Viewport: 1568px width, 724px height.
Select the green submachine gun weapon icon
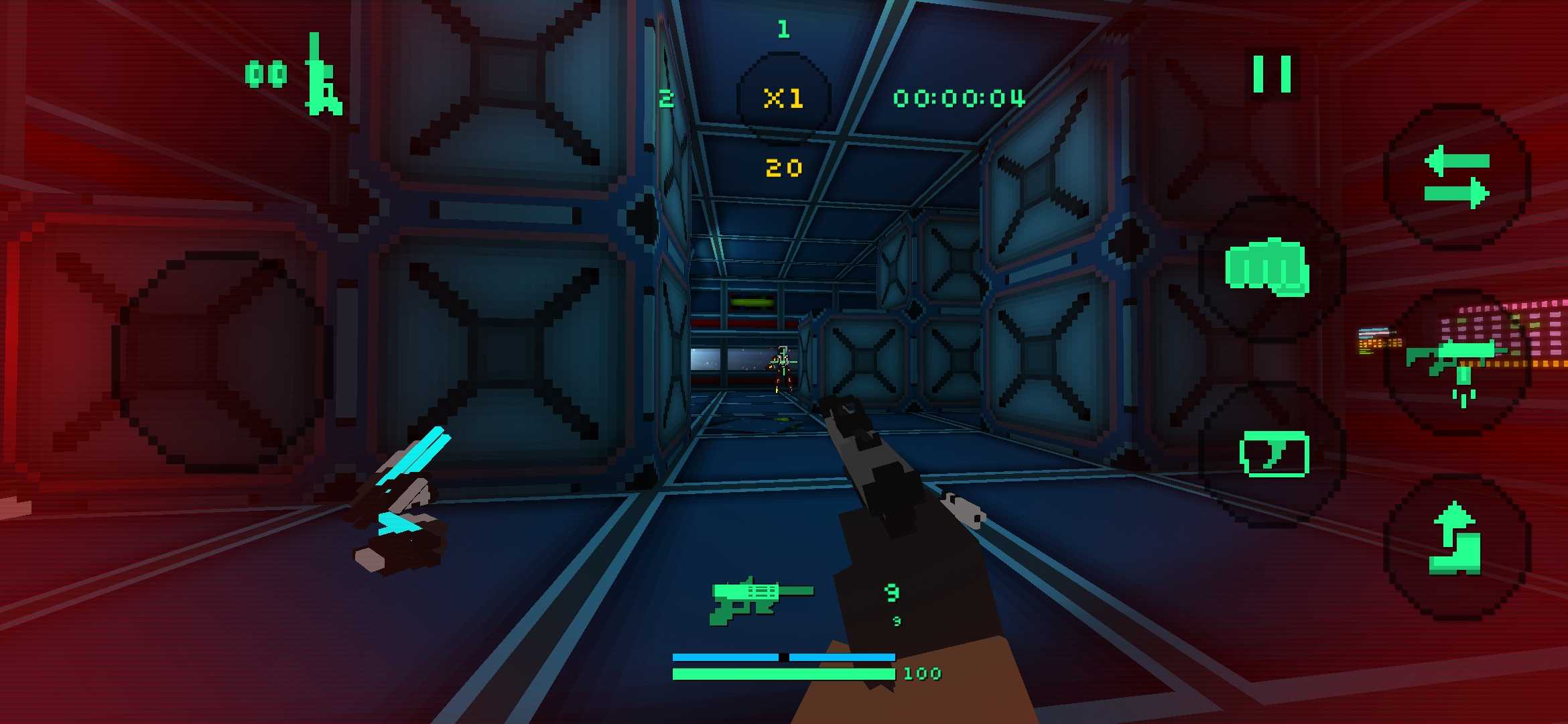pos(761,599)
